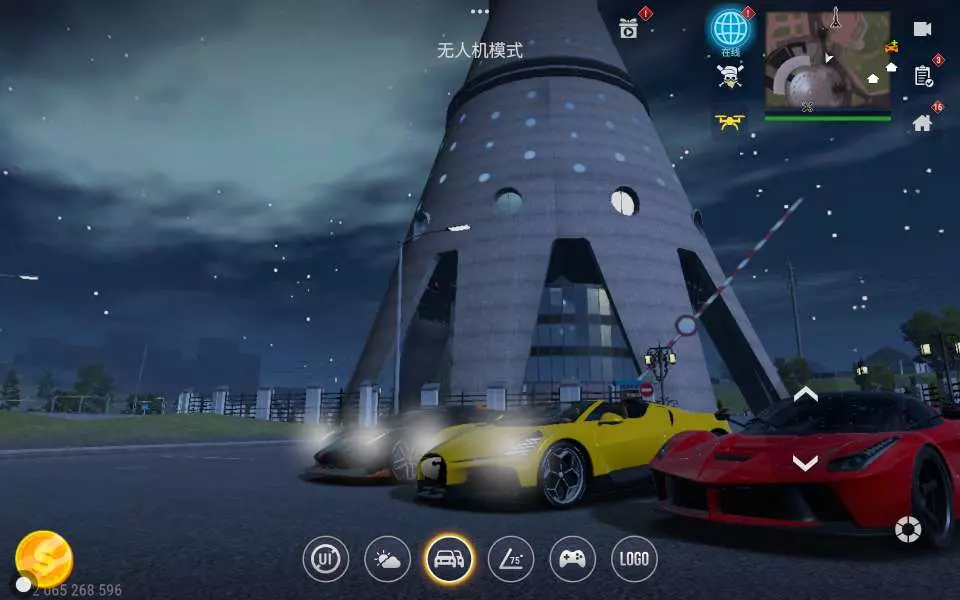The height and width of the screenshot is (600, 960).
Task: Toggle the LOGO button
Action: click(x=634, y=559)
